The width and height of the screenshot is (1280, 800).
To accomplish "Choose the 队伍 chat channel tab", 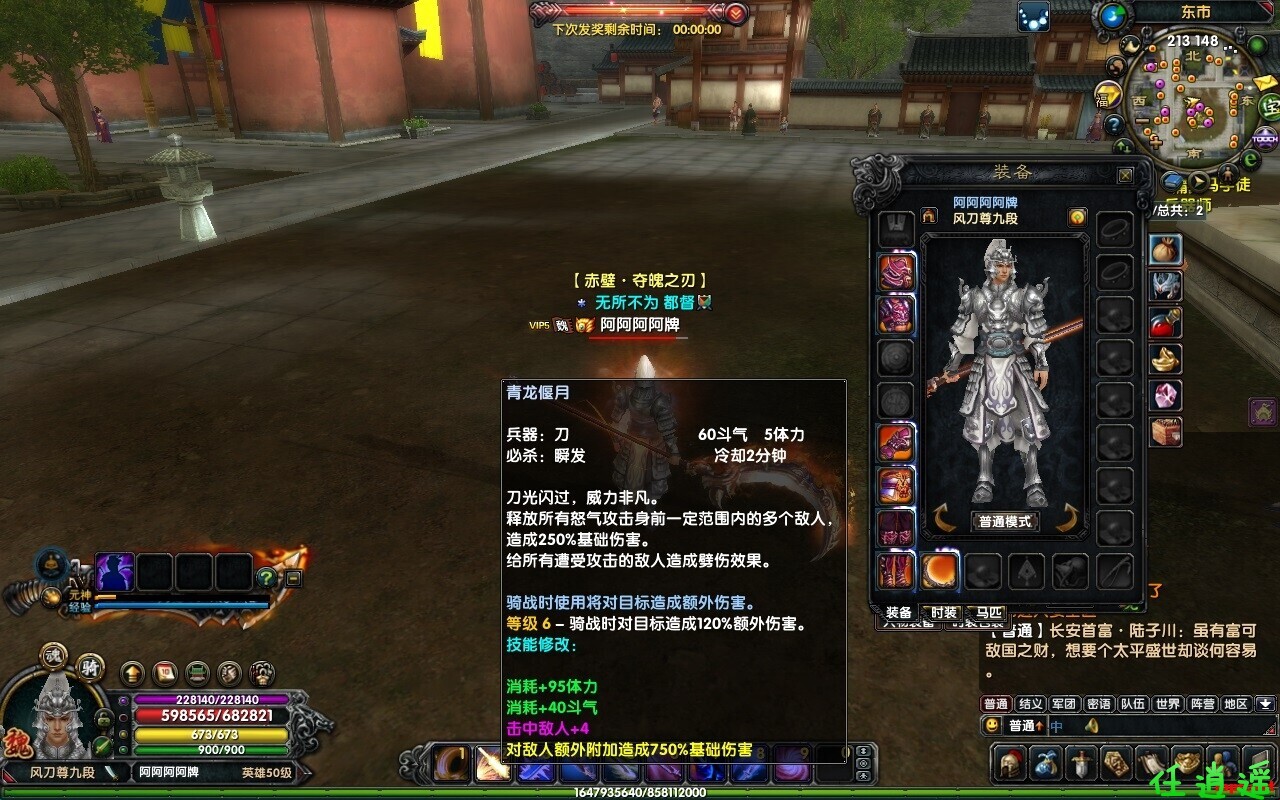I will [x=1133, y=704].
